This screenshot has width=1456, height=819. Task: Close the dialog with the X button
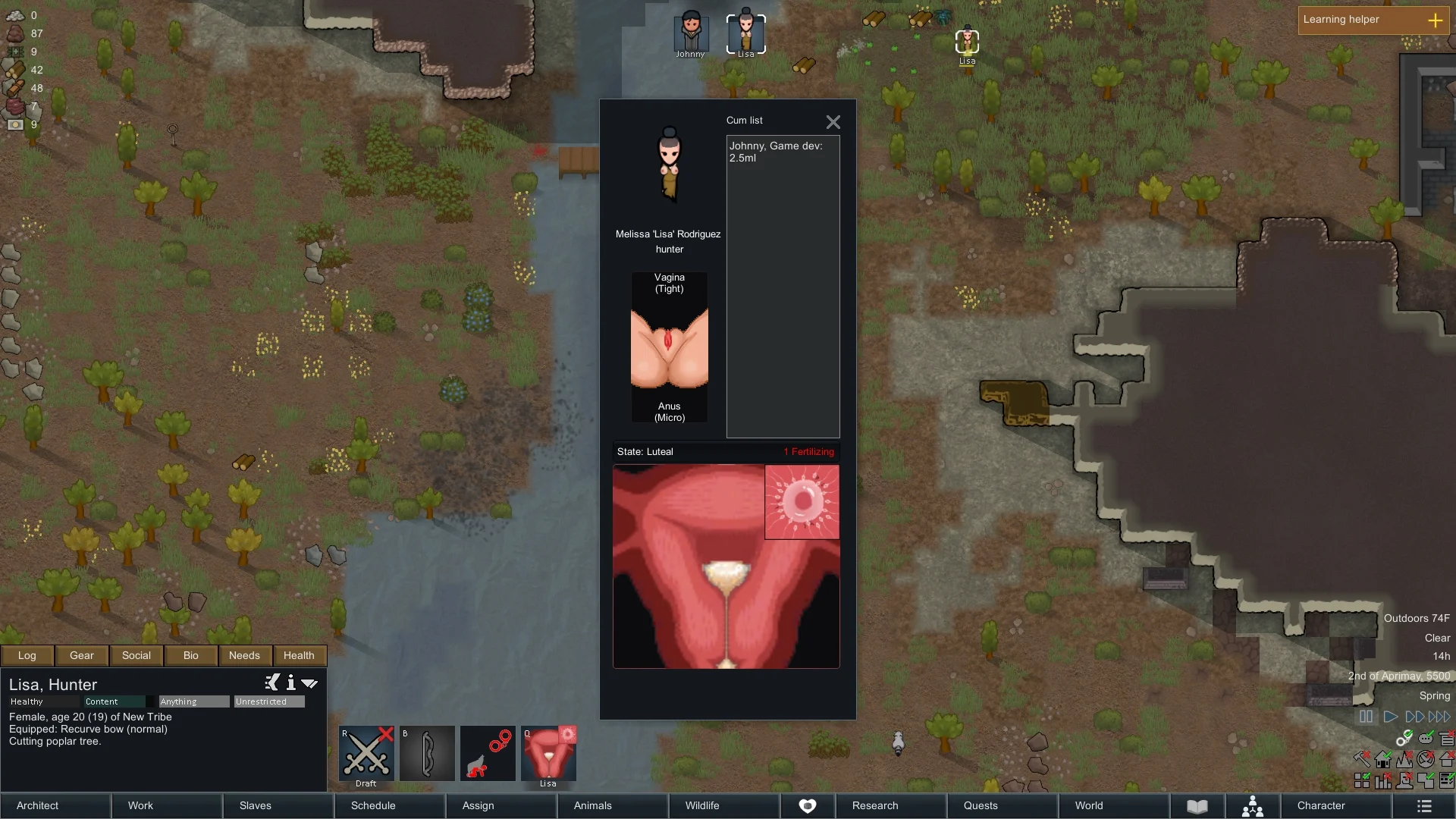point(833,122)
